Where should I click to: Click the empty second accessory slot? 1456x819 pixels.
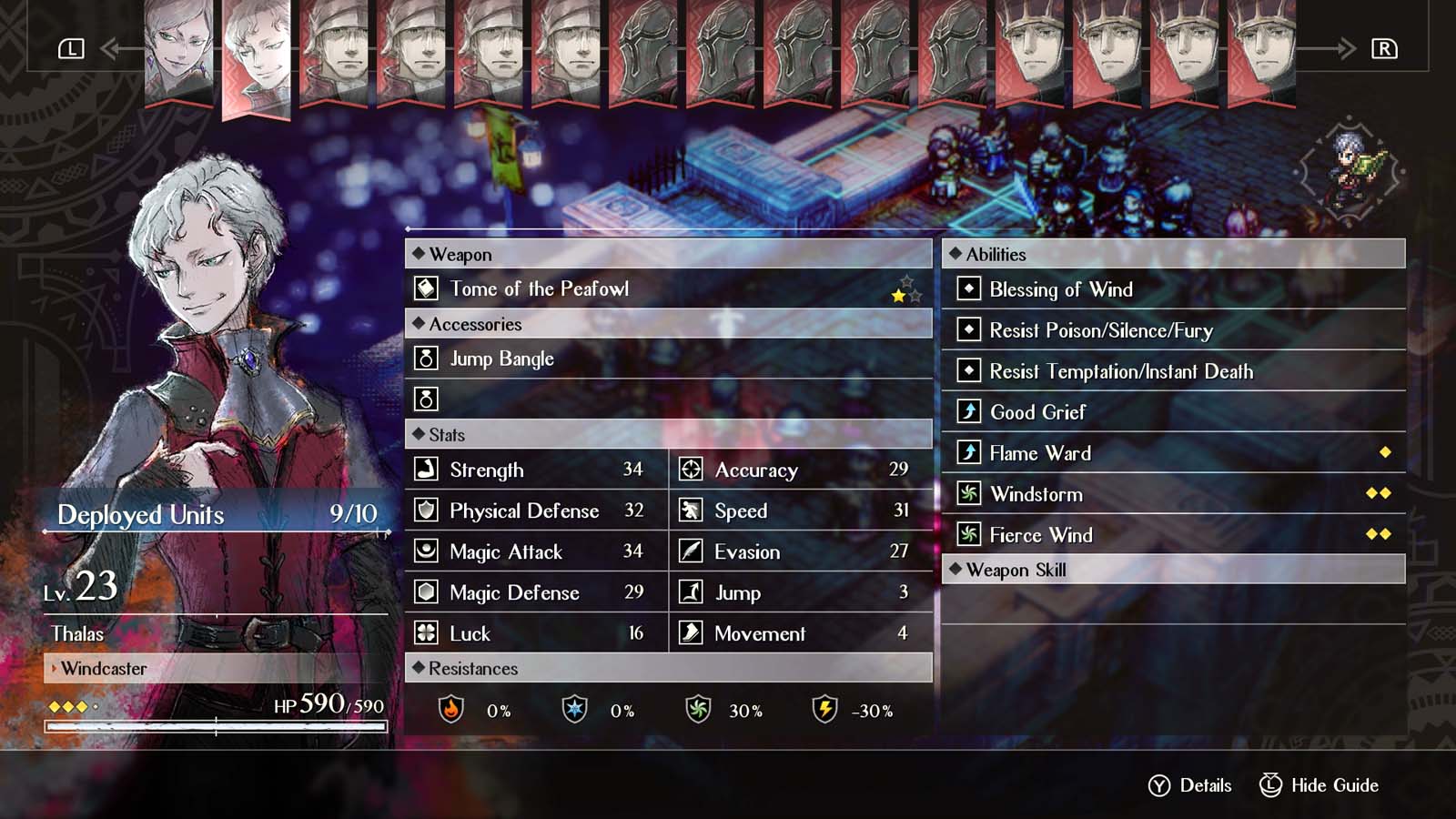click(424, 399)
